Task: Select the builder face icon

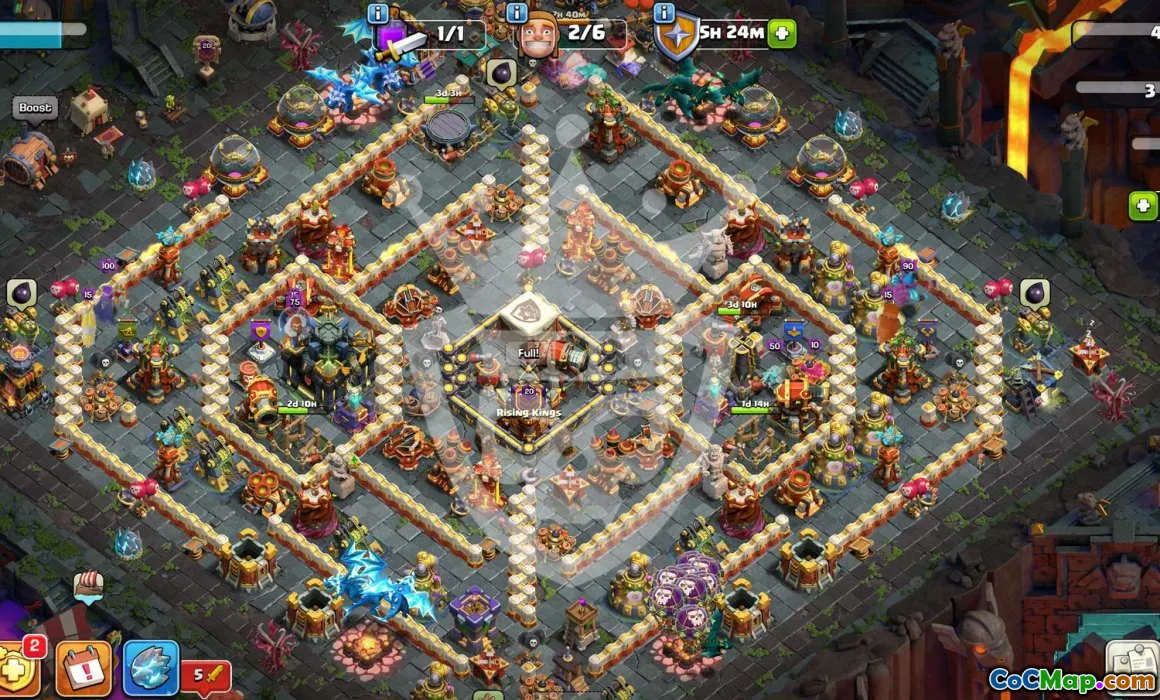Action: (x=540, y=37)
